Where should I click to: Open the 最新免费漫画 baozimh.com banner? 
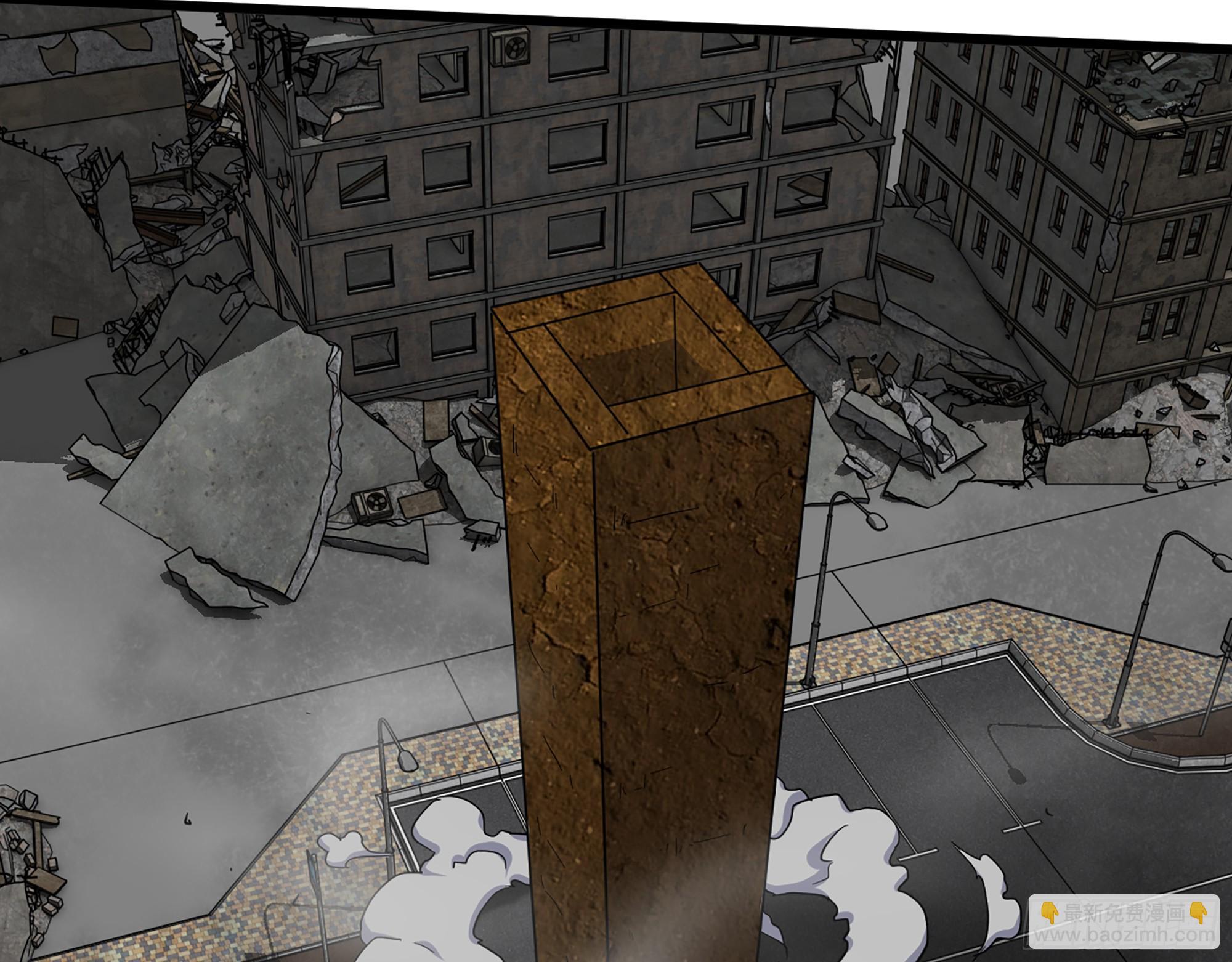point(1125,923)
